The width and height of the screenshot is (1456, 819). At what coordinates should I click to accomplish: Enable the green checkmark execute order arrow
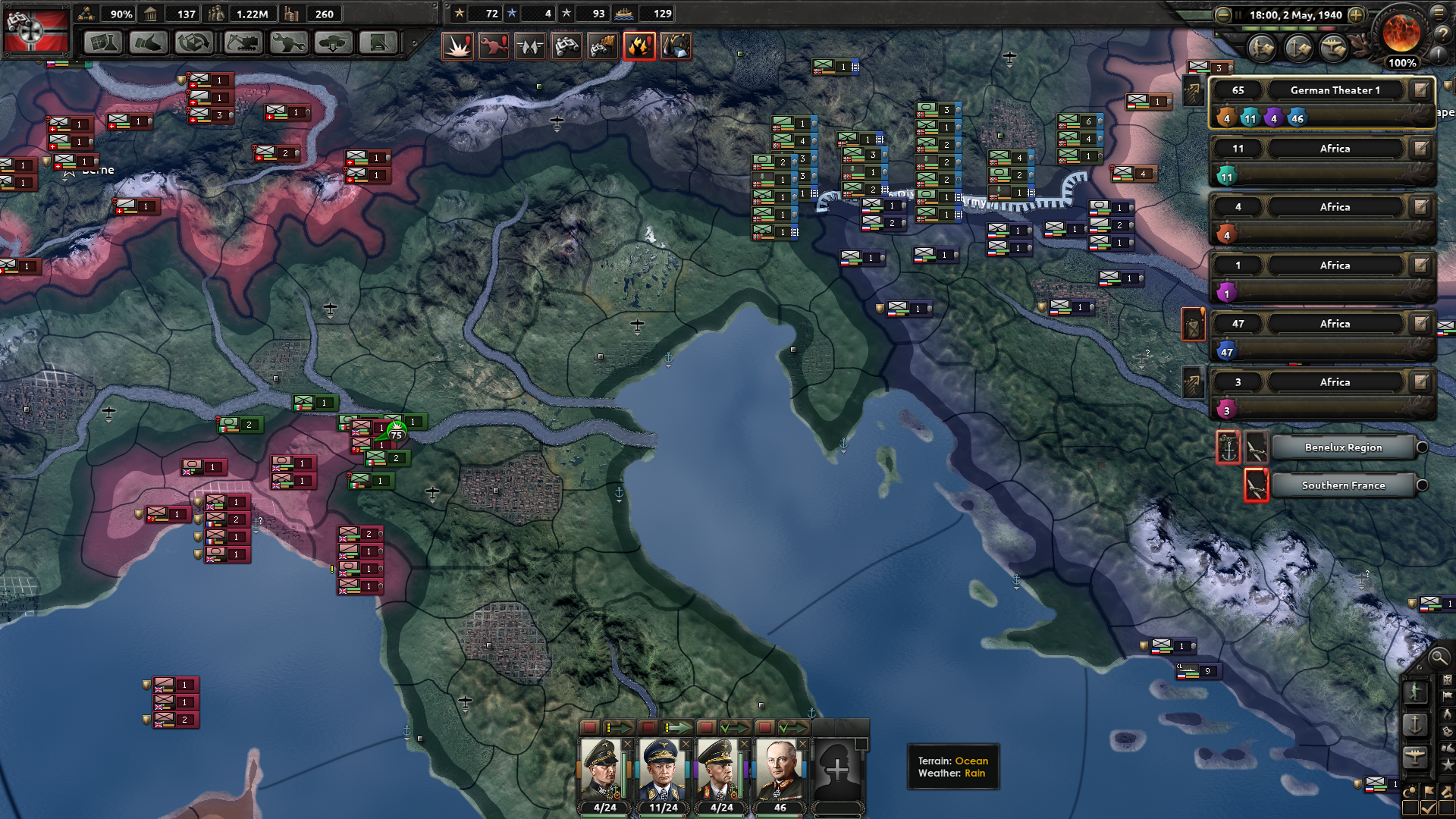coord(733,726)
